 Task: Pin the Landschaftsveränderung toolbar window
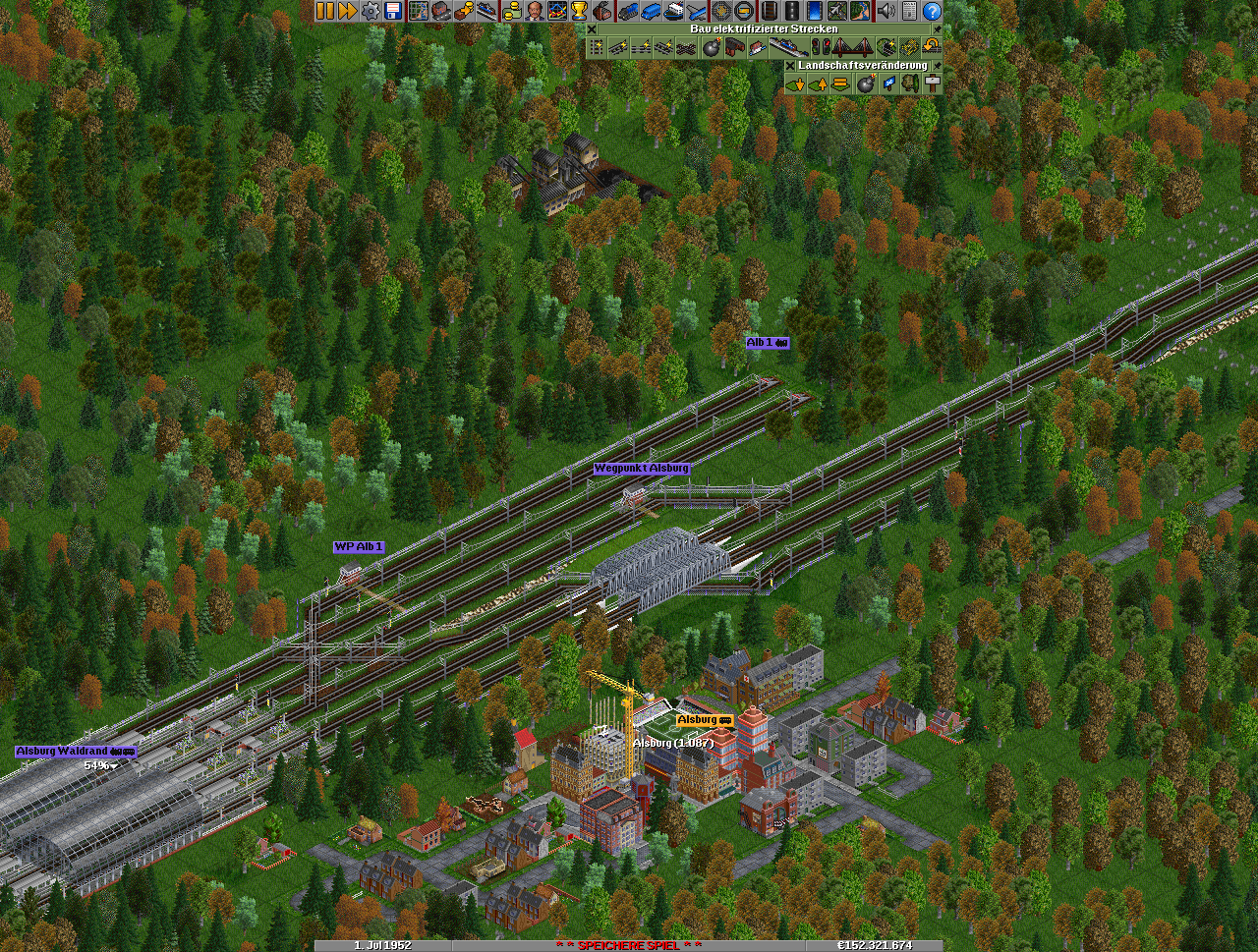[x=937, y=66]
